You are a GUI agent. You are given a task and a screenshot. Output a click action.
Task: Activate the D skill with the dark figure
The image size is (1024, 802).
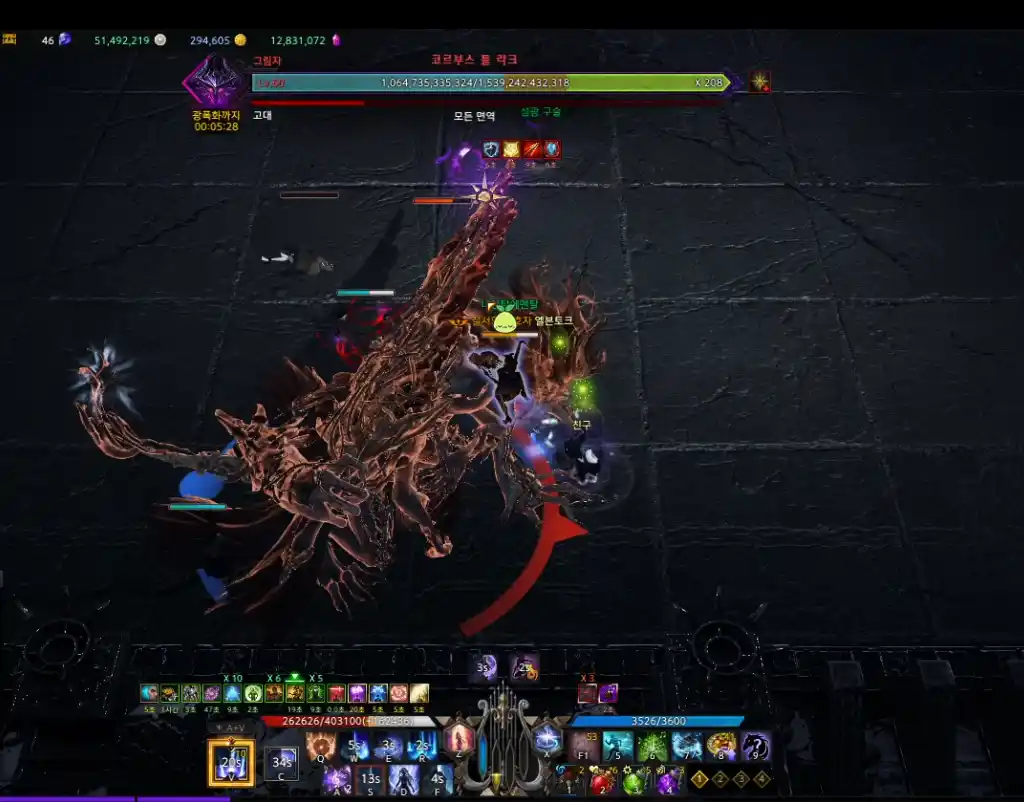404,779
